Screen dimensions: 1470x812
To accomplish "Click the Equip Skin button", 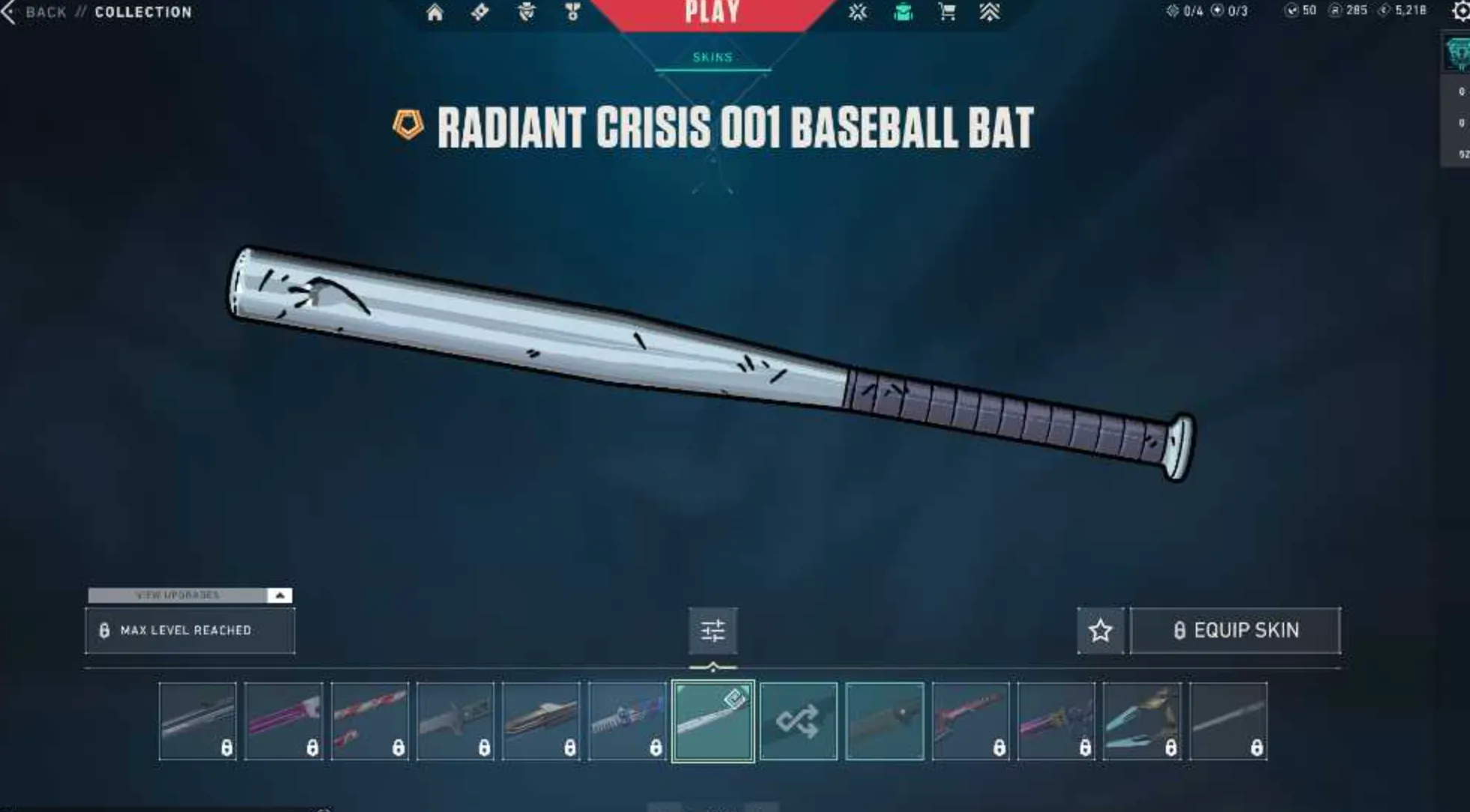I will (x=1235, y=630).
